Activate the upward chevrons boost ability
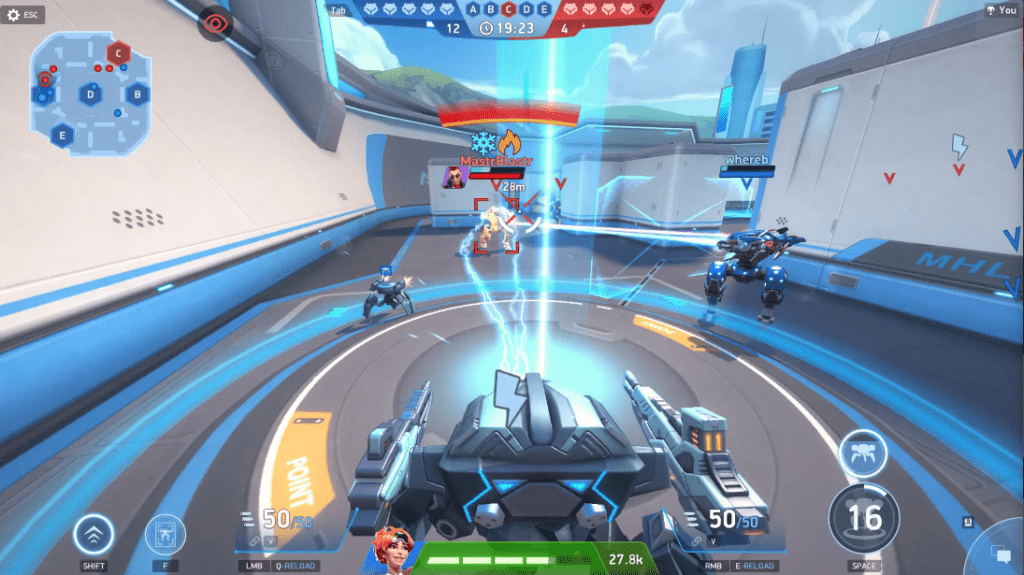Screen dimensions: 1024x575 [93, 535]
